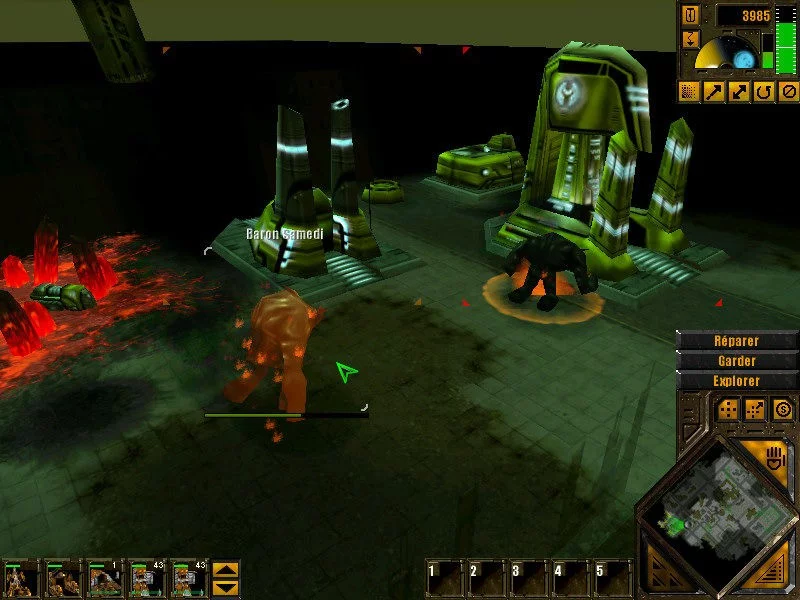Screen dimensions: 800x600
Task: Click the Réparer command button
Action: coord(737,340)
